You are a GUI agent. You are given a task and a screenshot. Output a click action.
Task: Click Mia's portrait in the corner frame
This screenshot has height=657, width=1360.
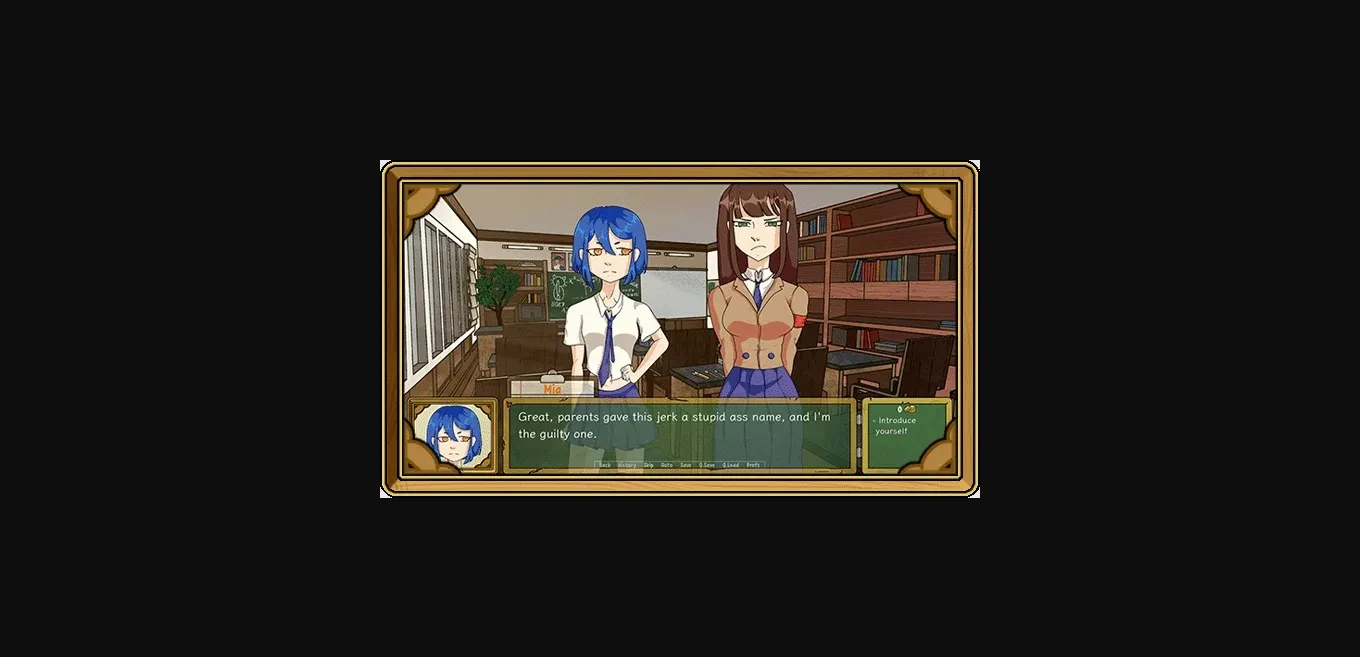[453, 436]
